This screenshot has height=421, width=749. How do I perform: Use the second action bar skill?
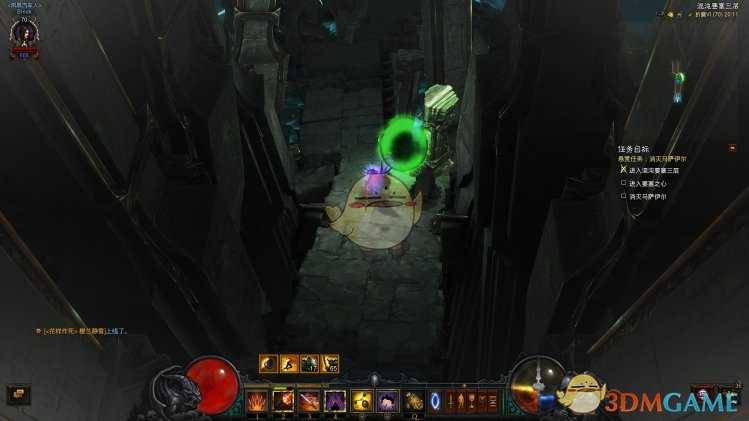[x=283, y=401]
